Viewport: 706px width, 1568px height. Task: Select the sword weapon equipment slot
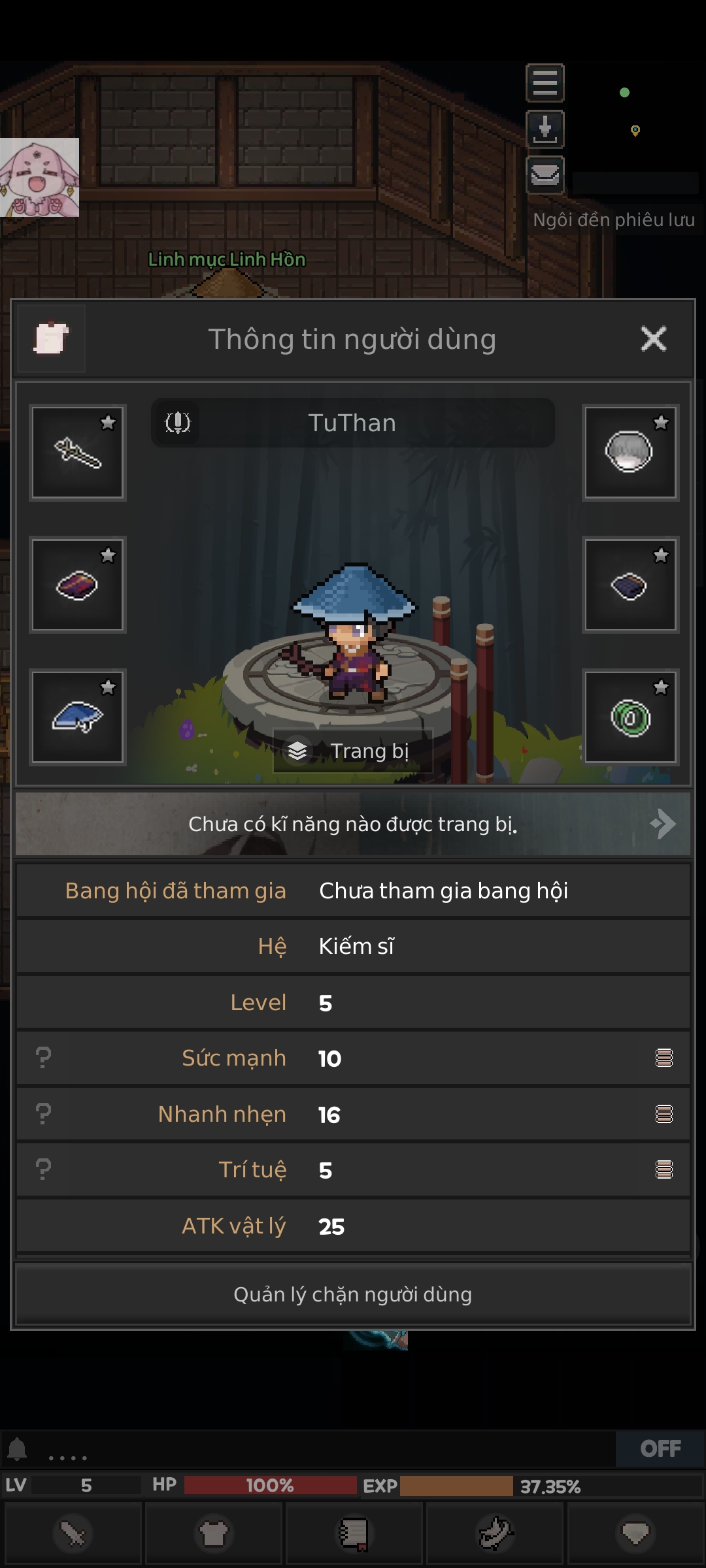(78, 453)
